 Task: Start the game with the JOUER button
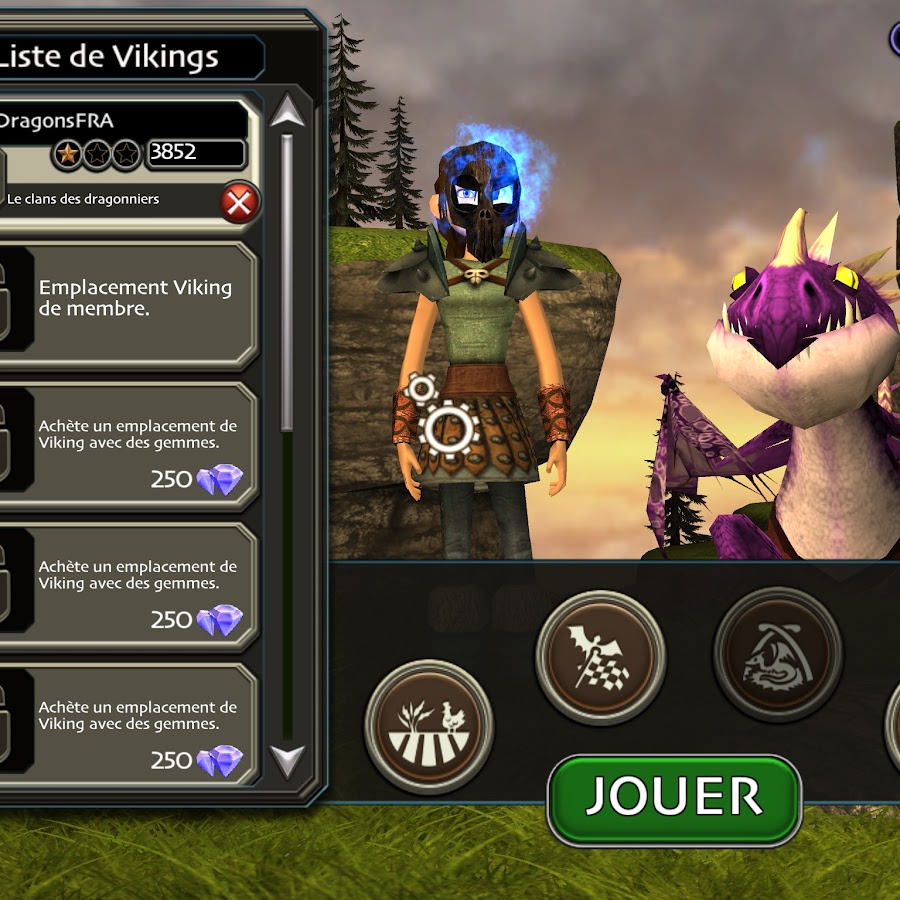click(674, 799)
